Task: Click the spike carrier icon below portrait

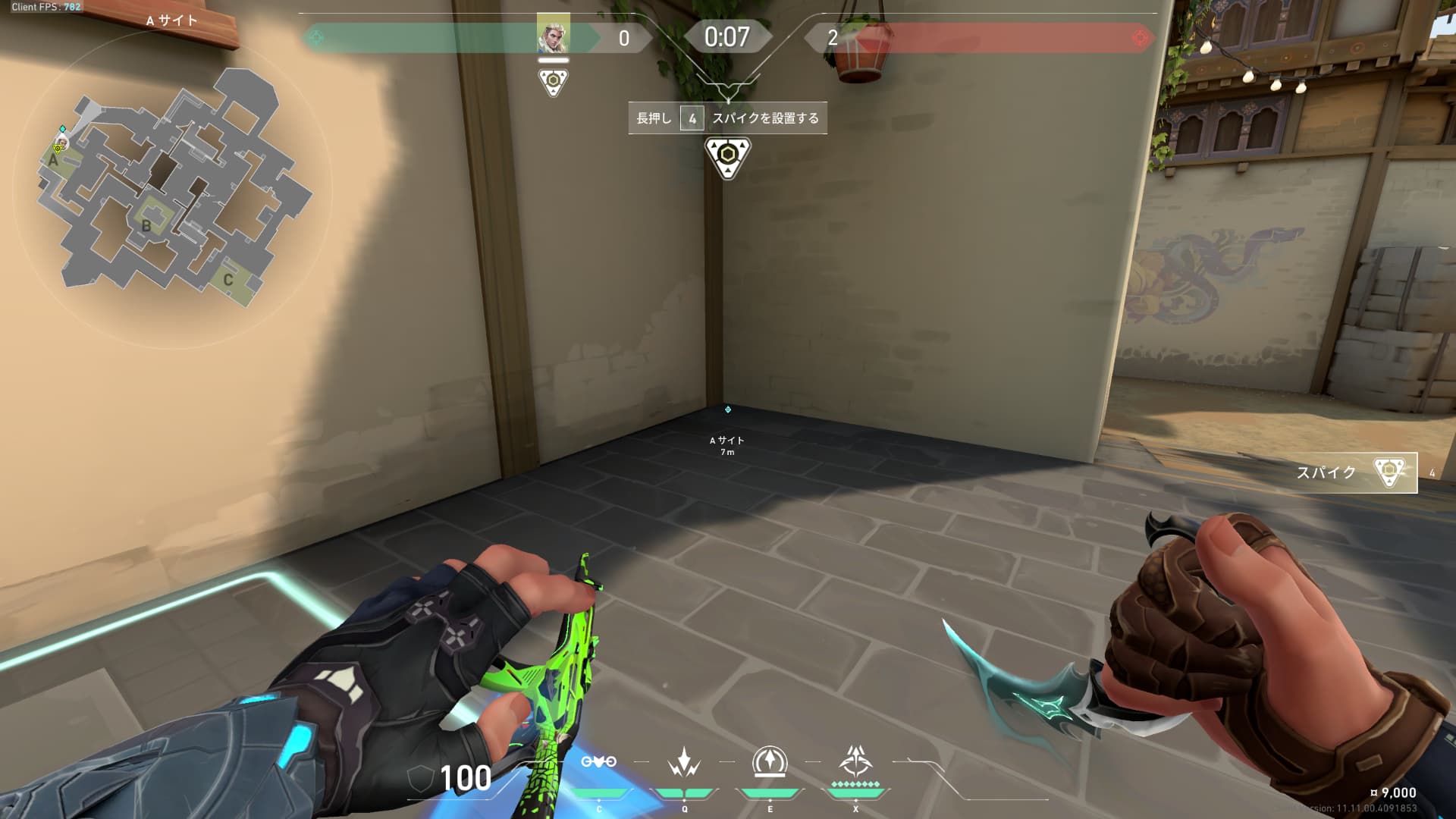Action: [553, 81]
